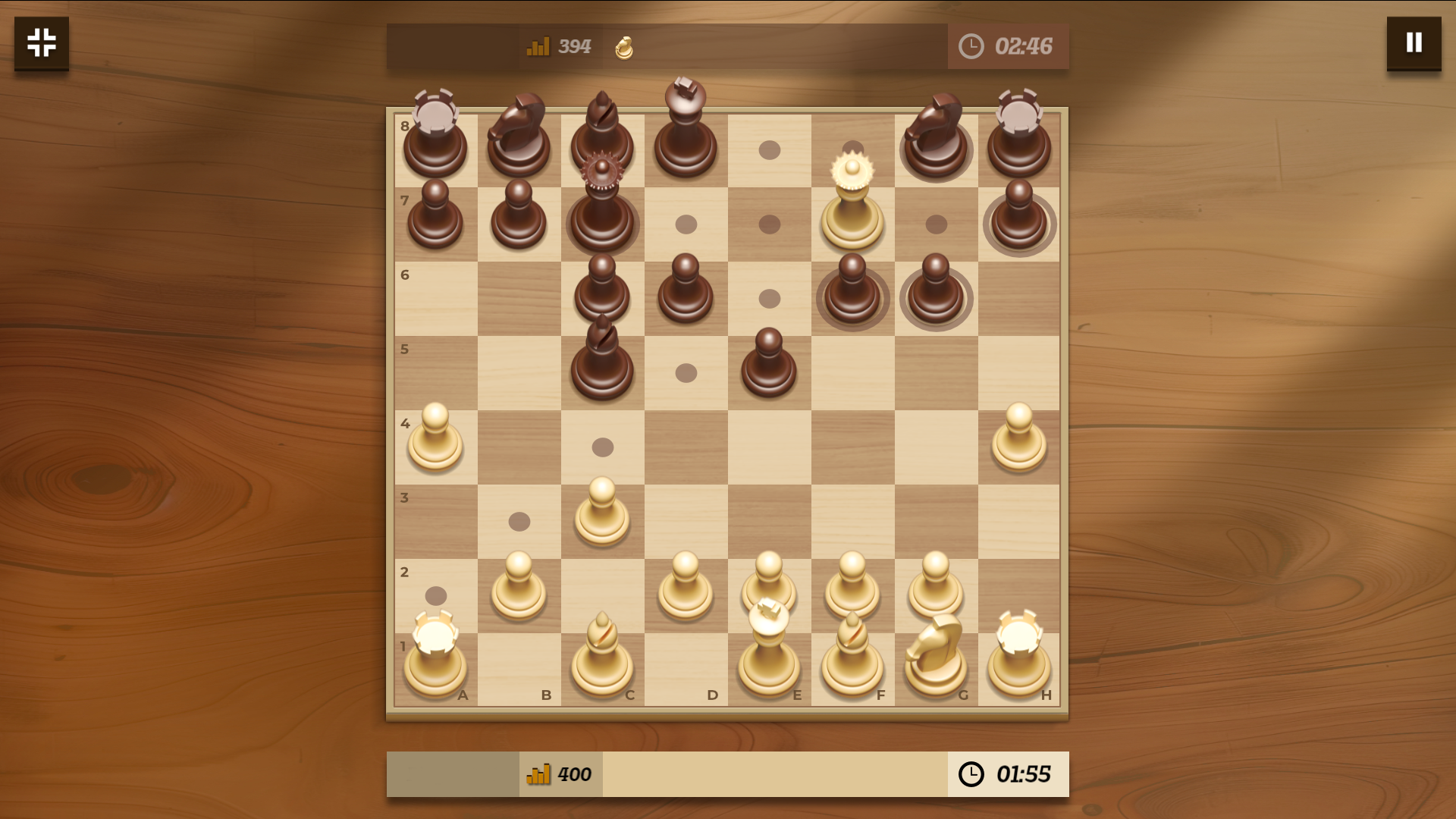Select the black knight on g8
The width and height of the screenshot is (1456, 819).
937,148
